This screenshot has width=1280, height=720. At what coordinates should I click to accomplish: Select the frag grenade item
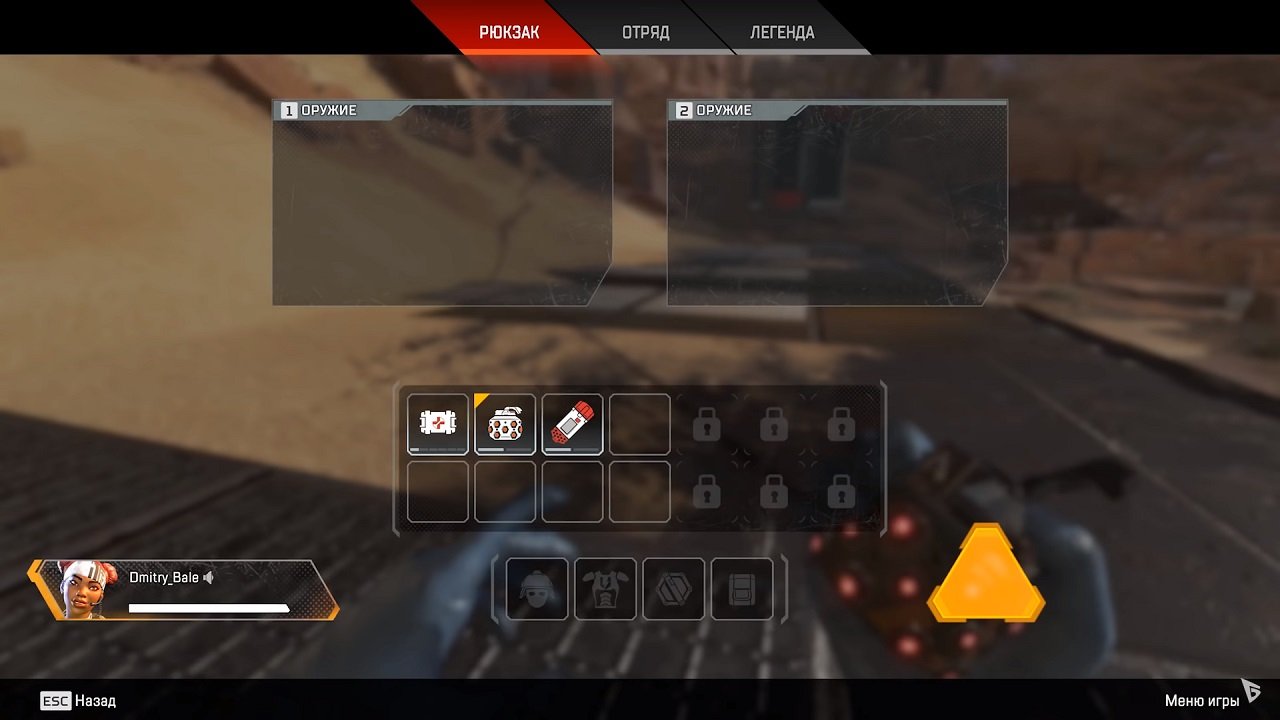coord(505,424)
